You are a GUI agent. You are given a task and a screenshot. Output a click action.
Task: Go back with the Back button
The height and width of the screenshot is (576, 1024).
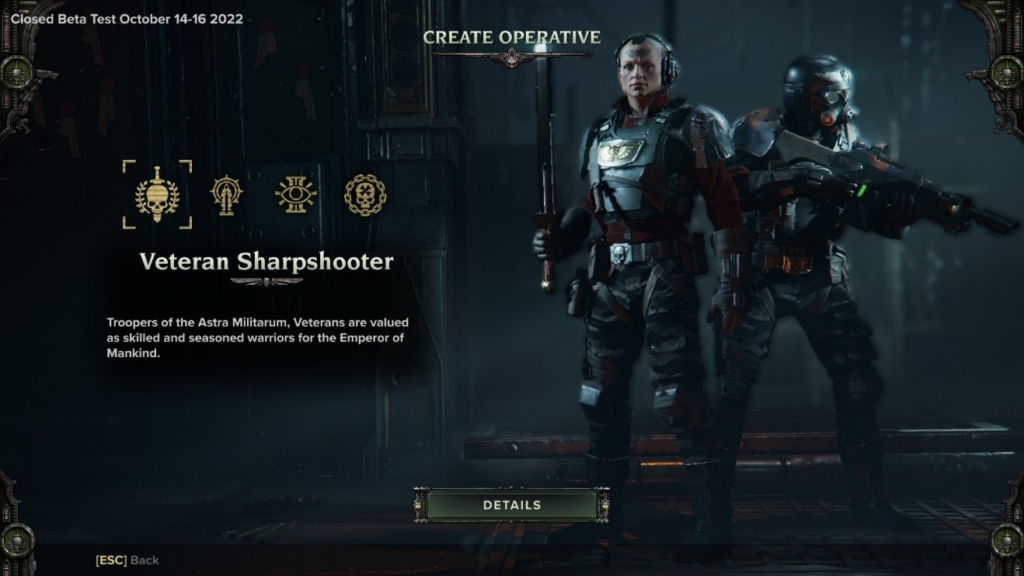click(127, 560)
